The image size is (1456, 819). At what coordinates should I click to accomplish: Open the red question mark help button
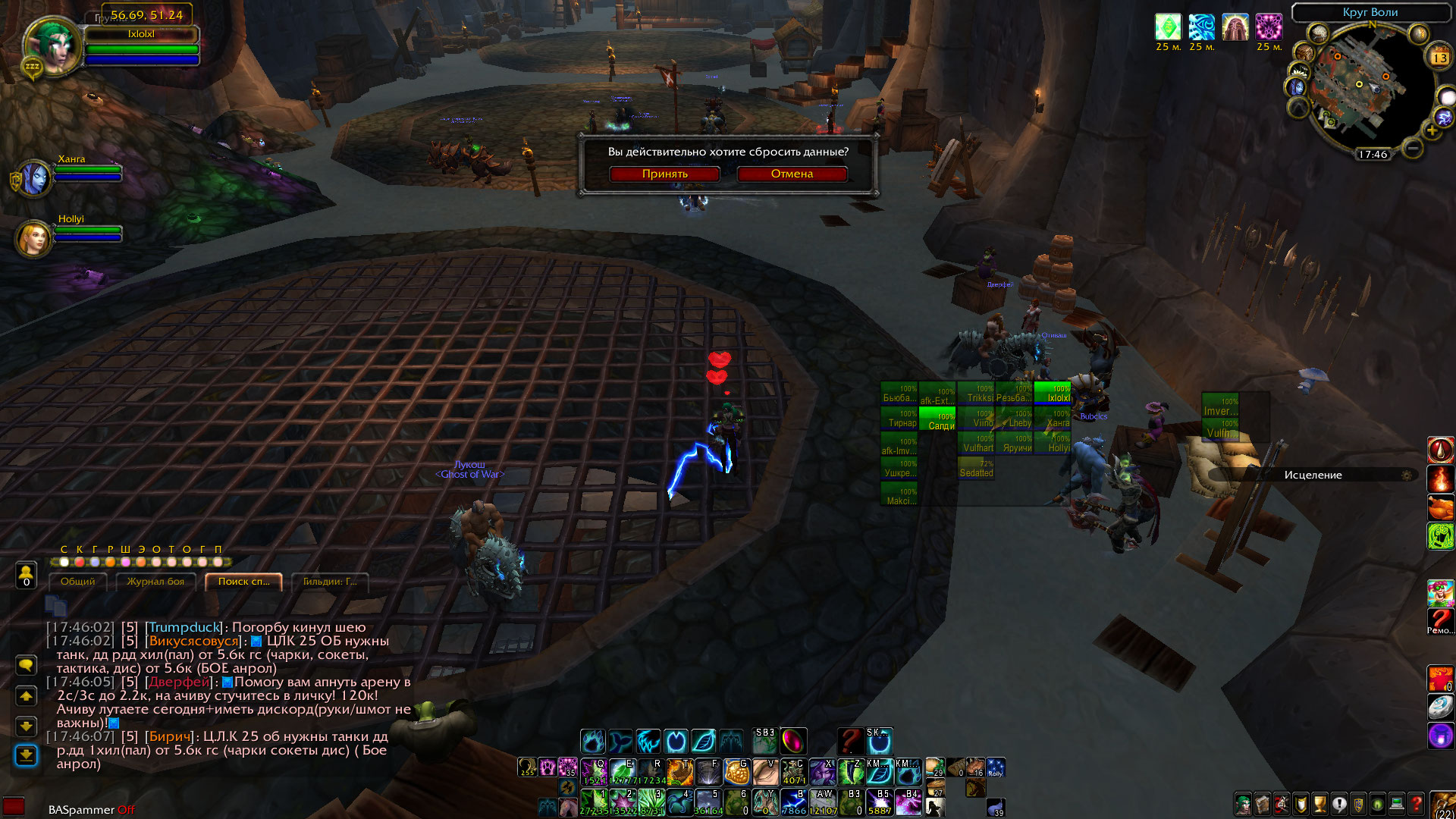1416,803
